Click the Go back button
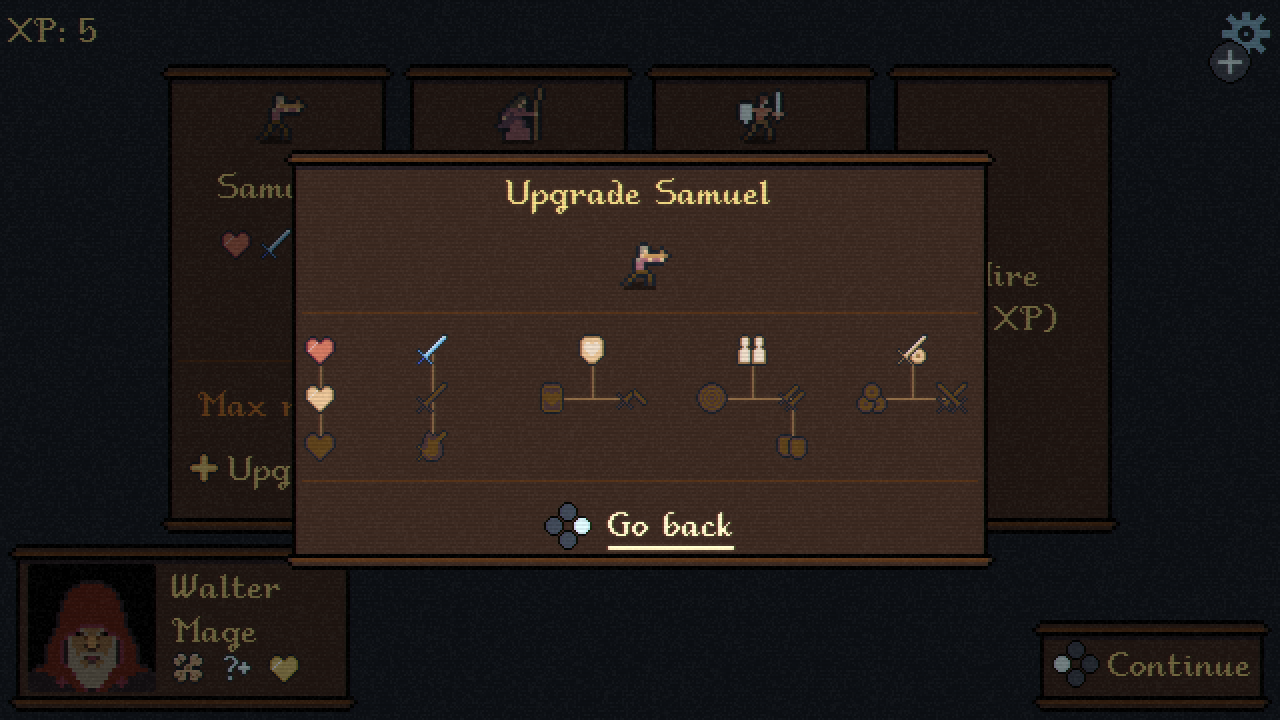This screenshot has width=1280, height=720. pos(669,526)
